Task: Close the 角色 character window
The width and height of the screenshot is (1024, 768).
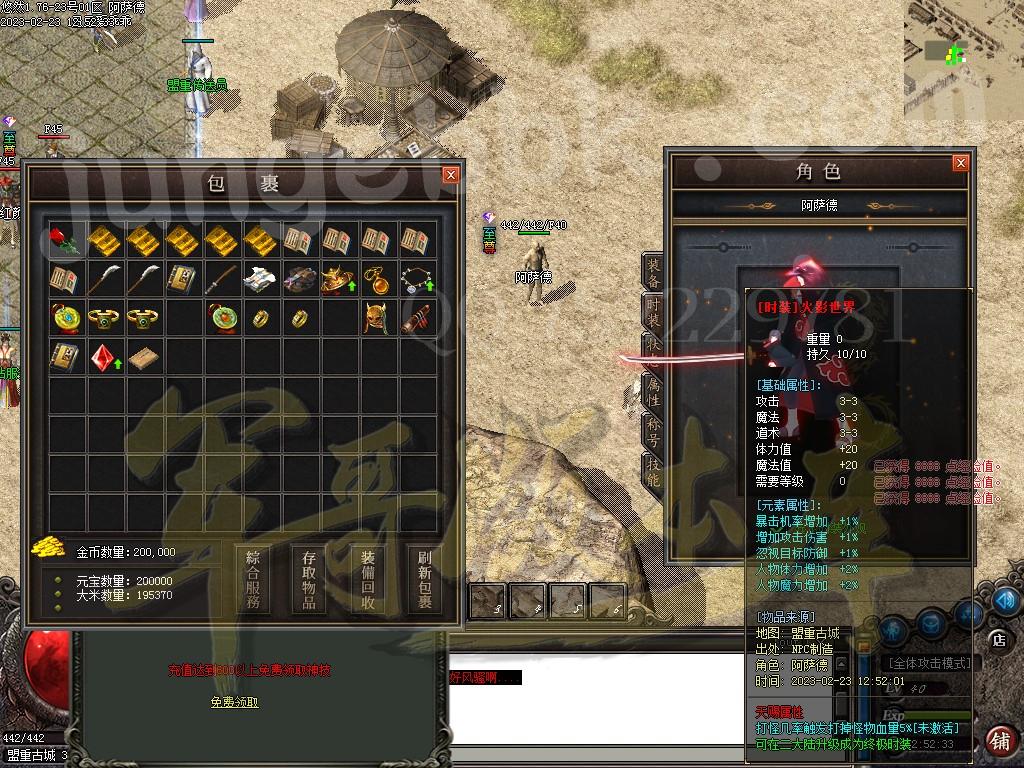Action: point(960,163)
